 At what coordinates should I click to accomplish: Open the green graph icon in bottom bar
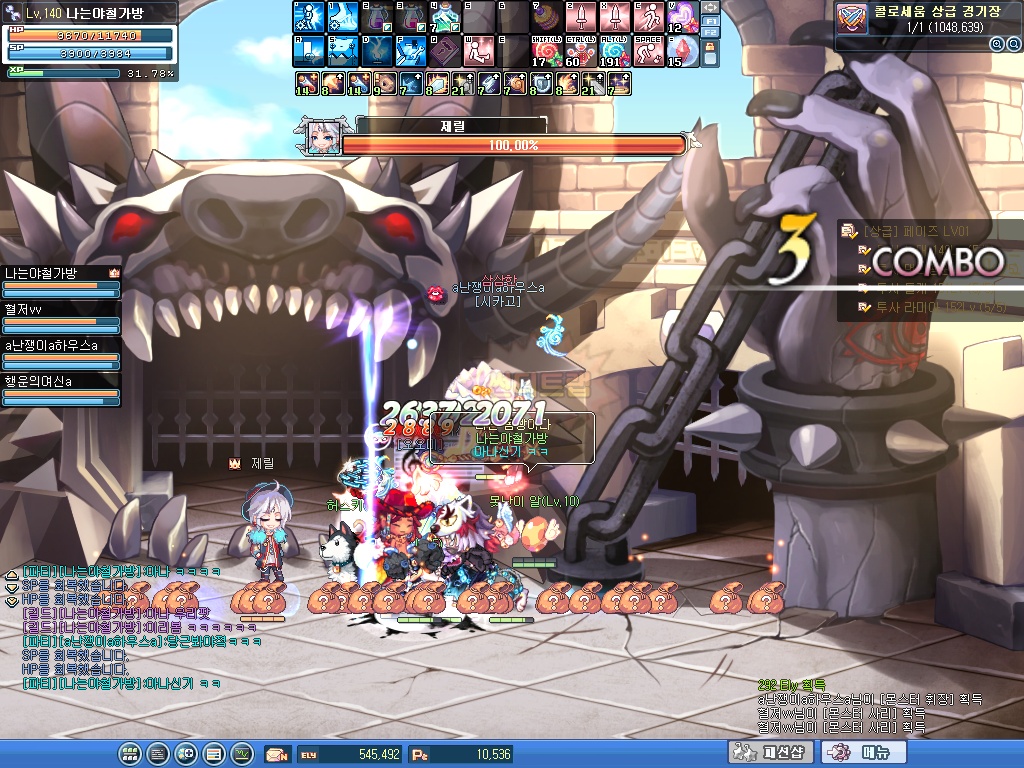pyautogui.click(x=242, y=753)
